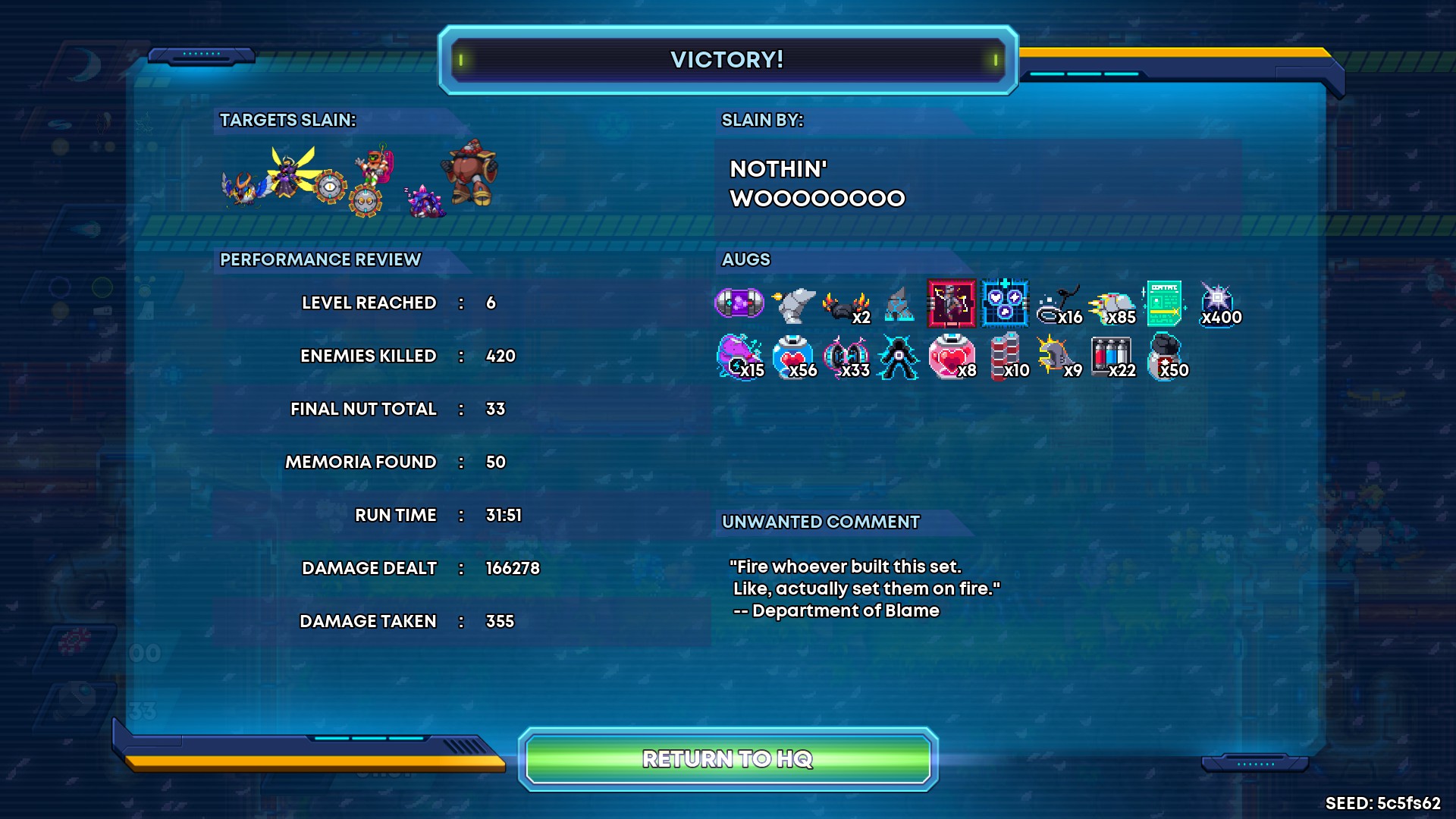Select the grey cone with blue base aug
The image size is (1456, 819).
coord(899,305)
